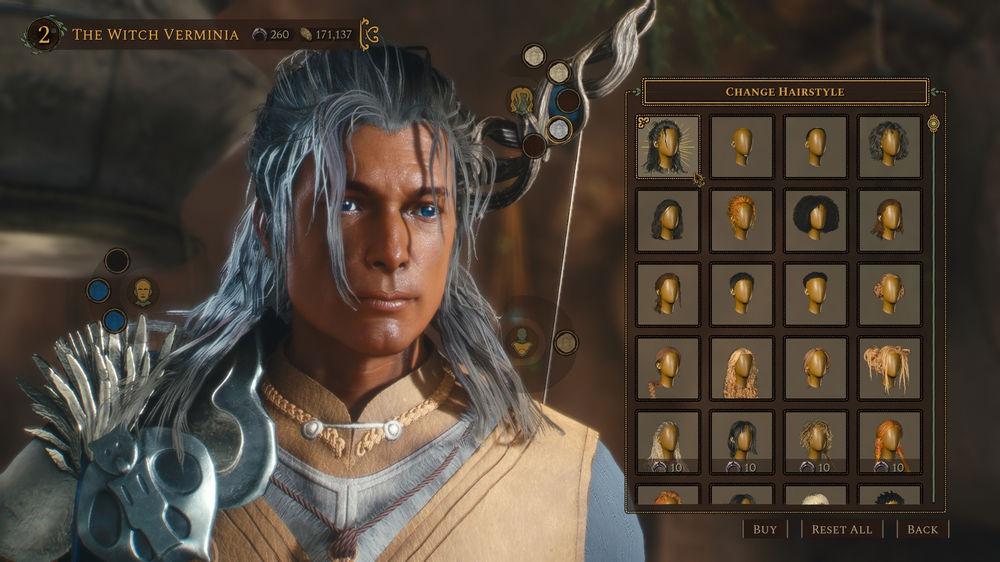Image resolution: width=1000 pixels, height=562 pixels.
Task: Click the character level 2 badge
Action: pos(44,35)
